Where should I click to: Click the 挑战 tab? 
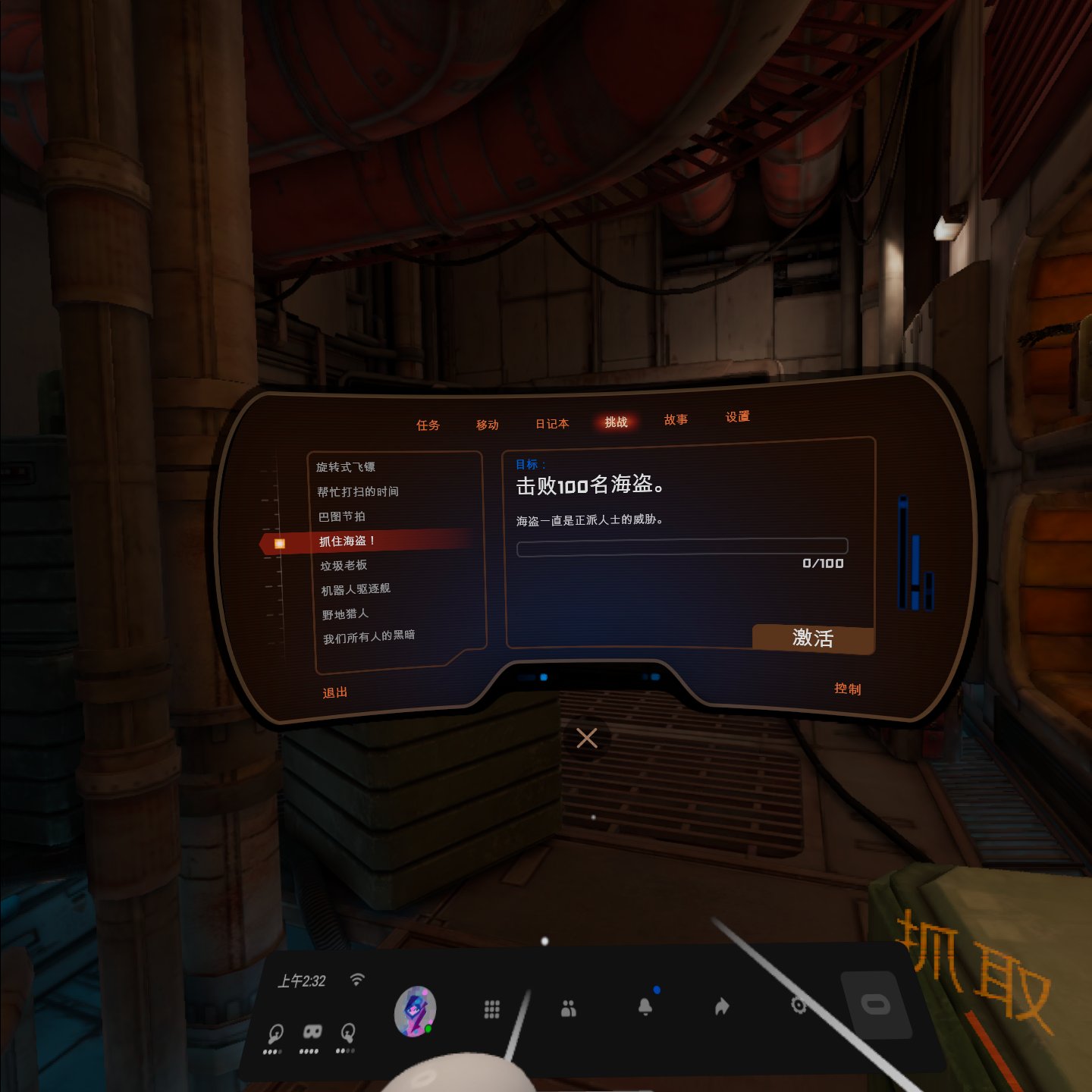pyautogui.click(x=616, y=422)
